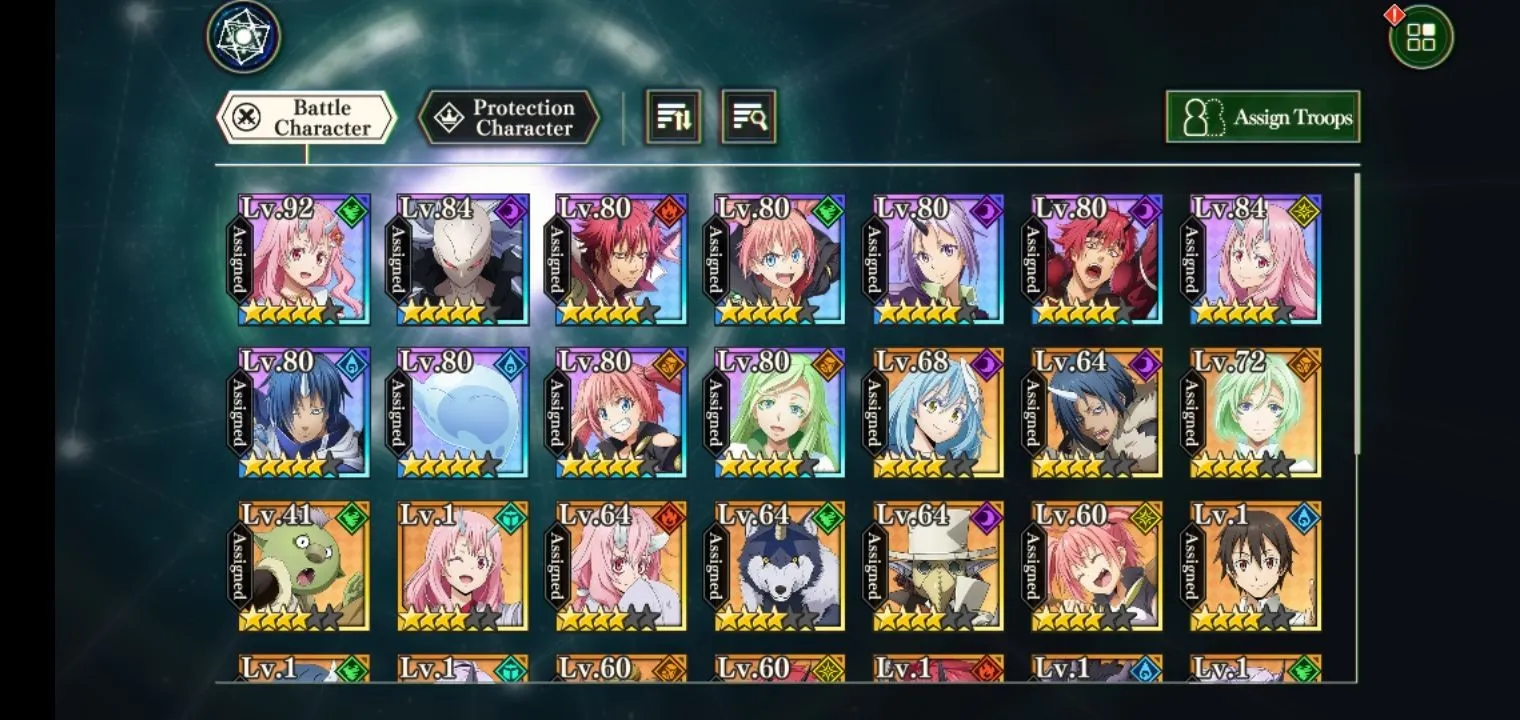Open the filter search button

748,117
